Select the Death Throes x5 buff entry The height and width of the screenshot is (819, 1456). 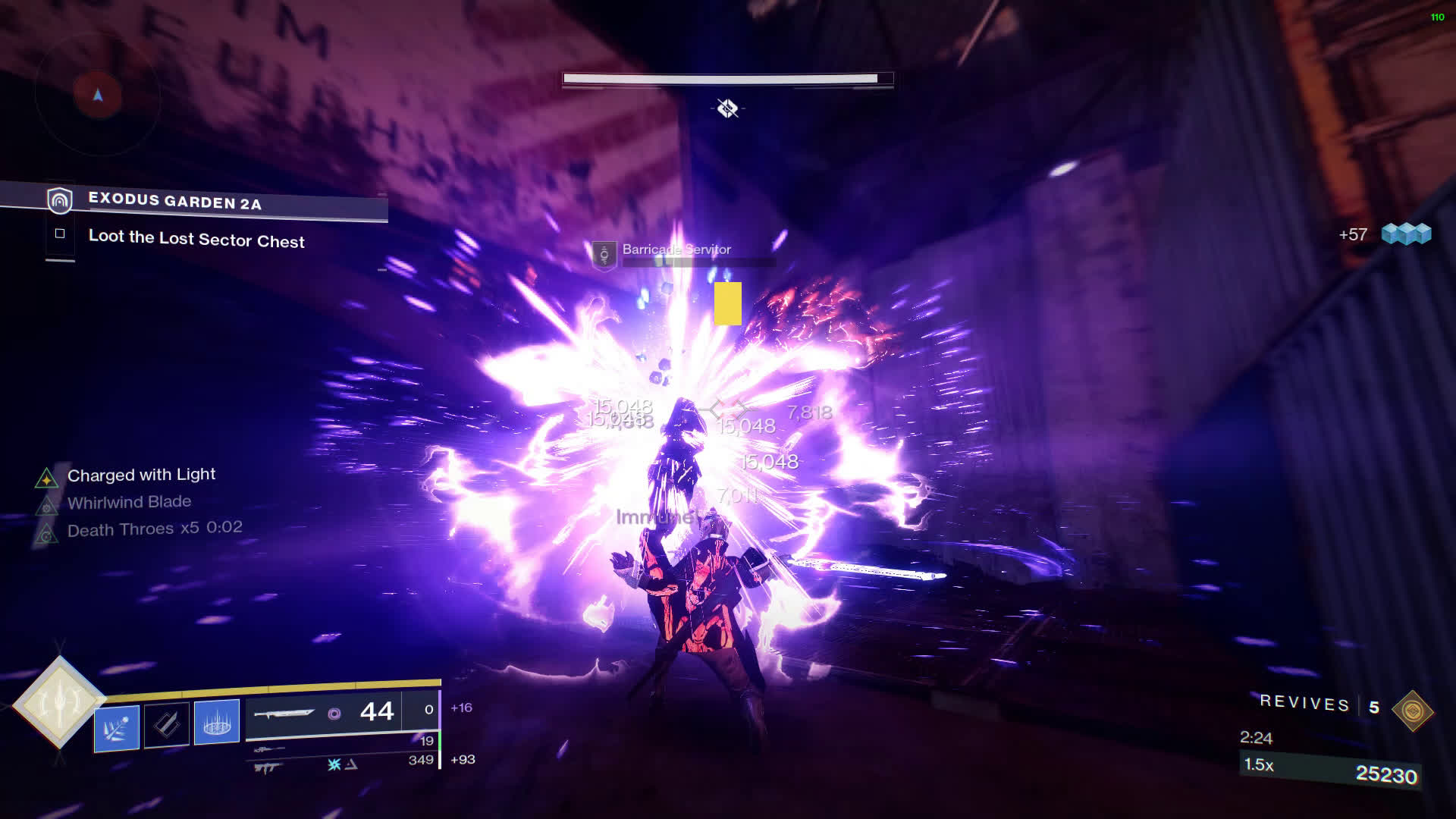pos(155,529)
